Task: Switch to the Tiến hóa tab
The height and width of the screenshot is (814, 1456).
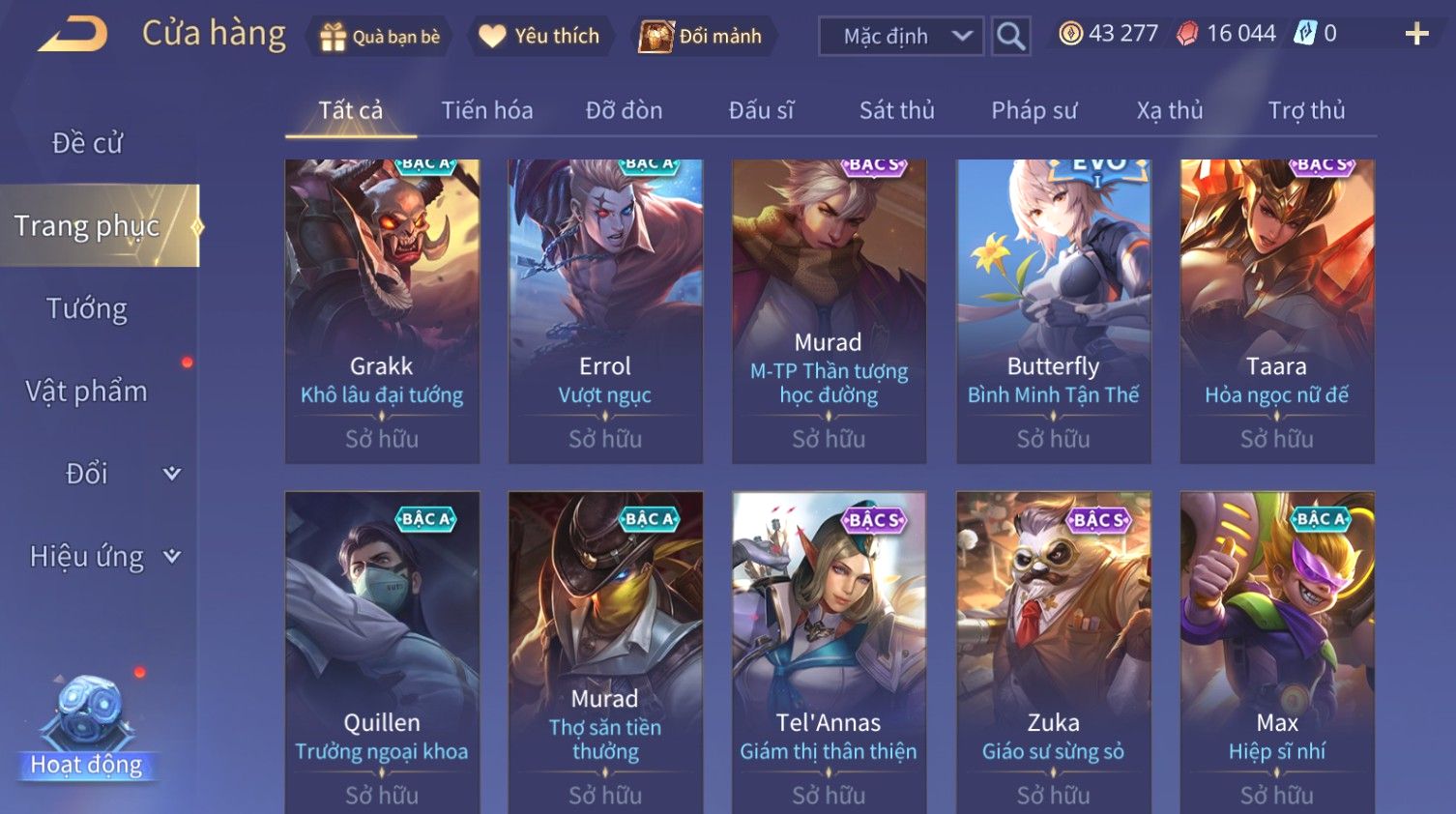Action: [487, 110]
